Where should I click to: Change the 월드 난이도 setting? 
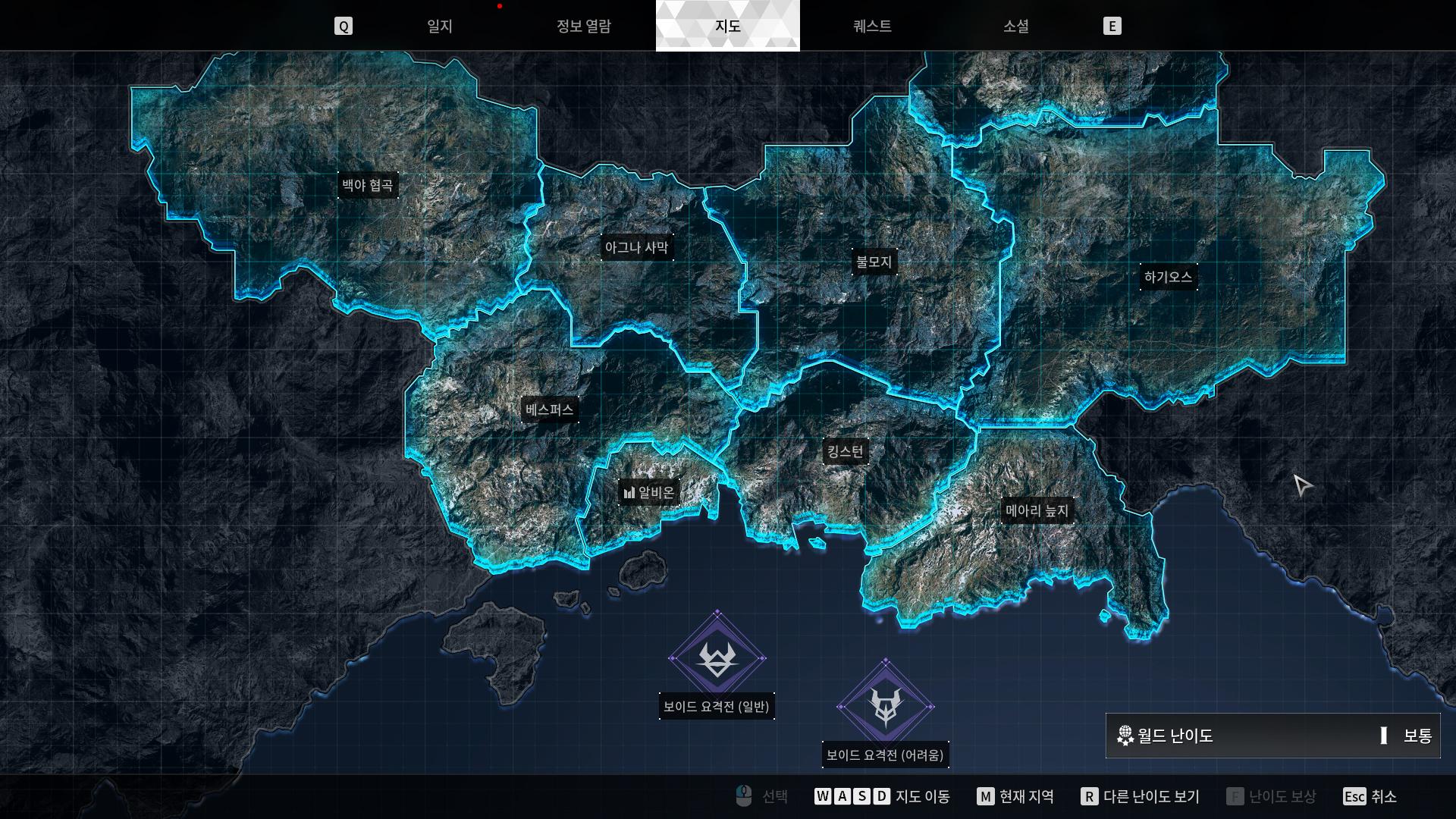[1272, 736]
